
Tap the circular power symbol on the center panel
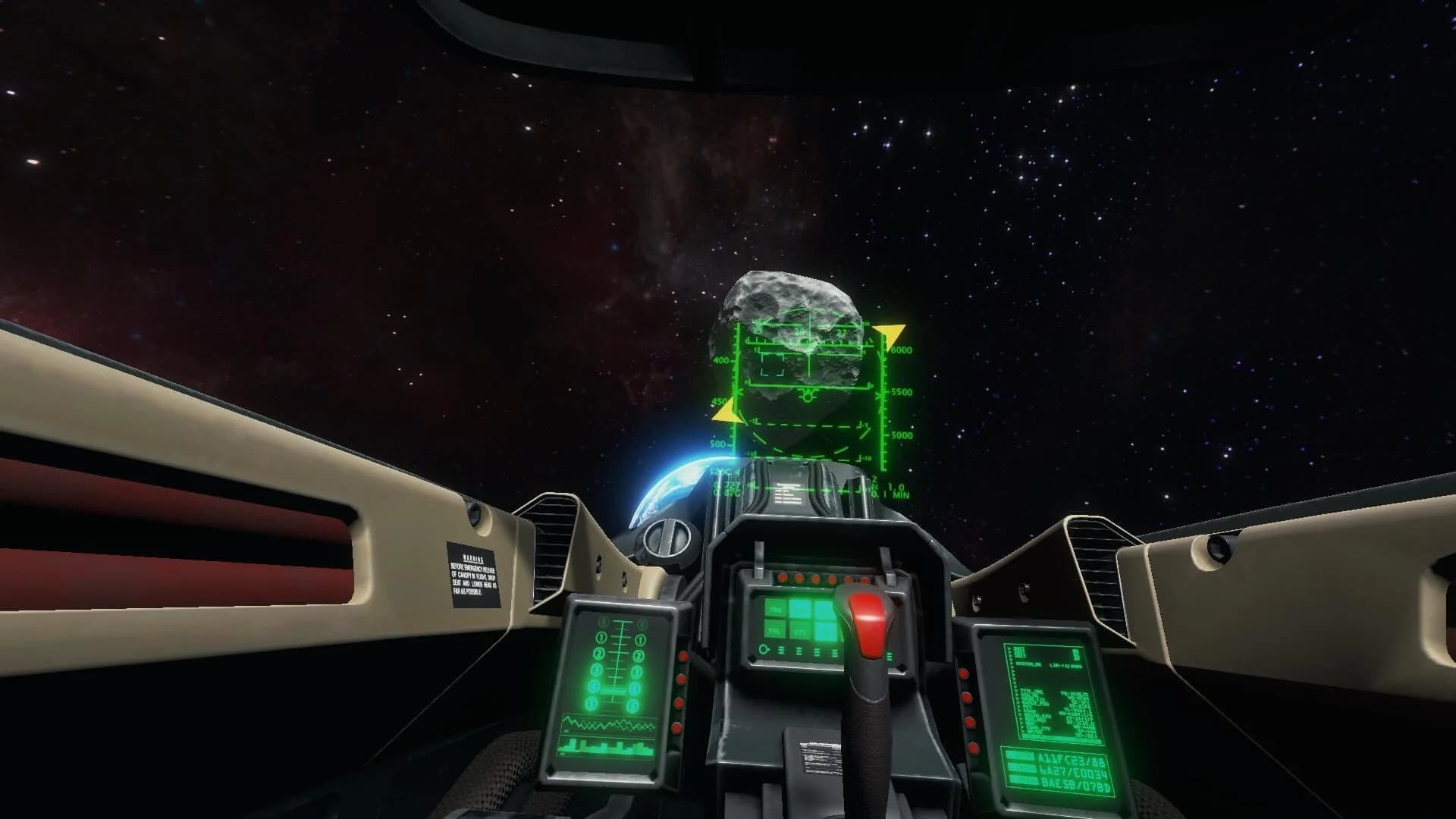tap(764, 650)
